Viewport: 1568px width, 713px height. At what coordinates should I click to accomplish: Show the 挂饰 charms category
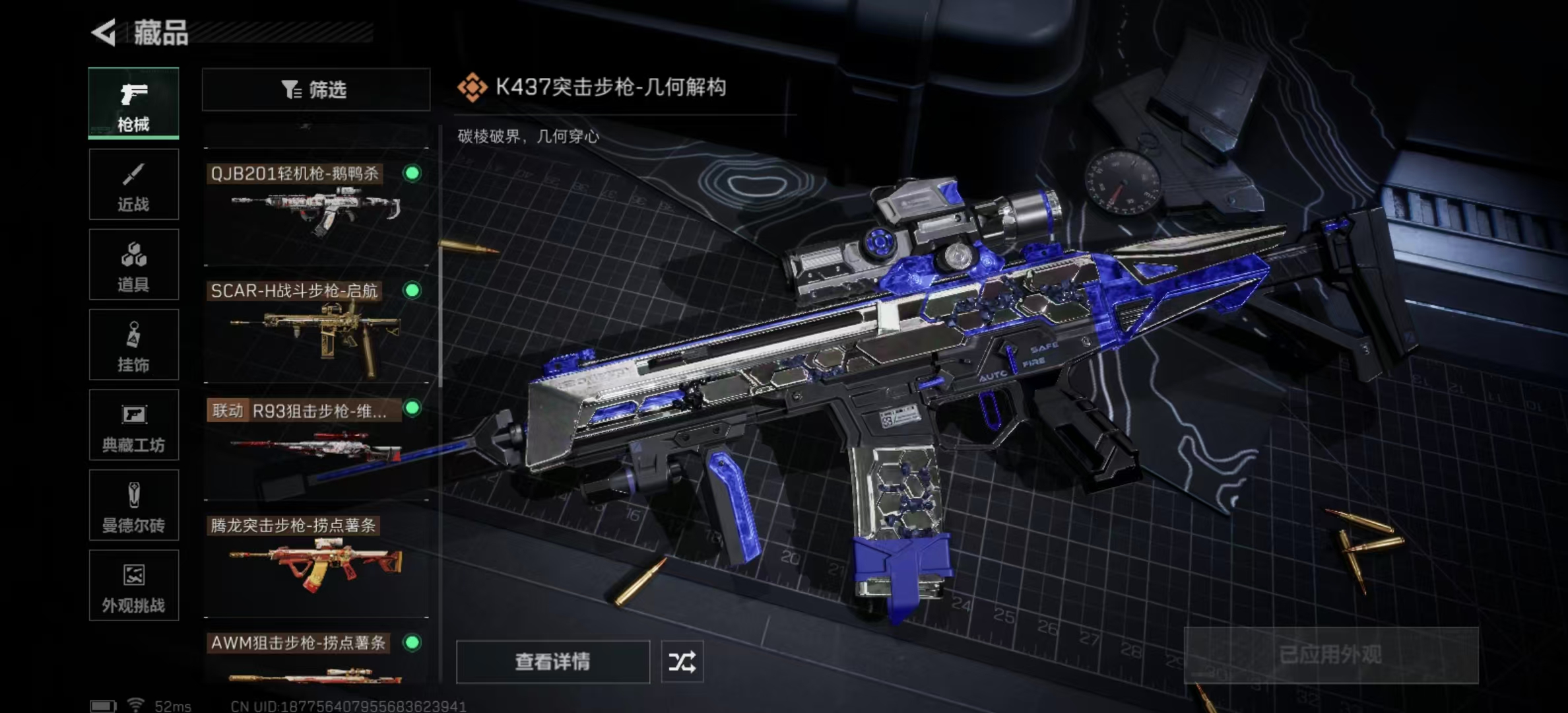tap(133, 345)
